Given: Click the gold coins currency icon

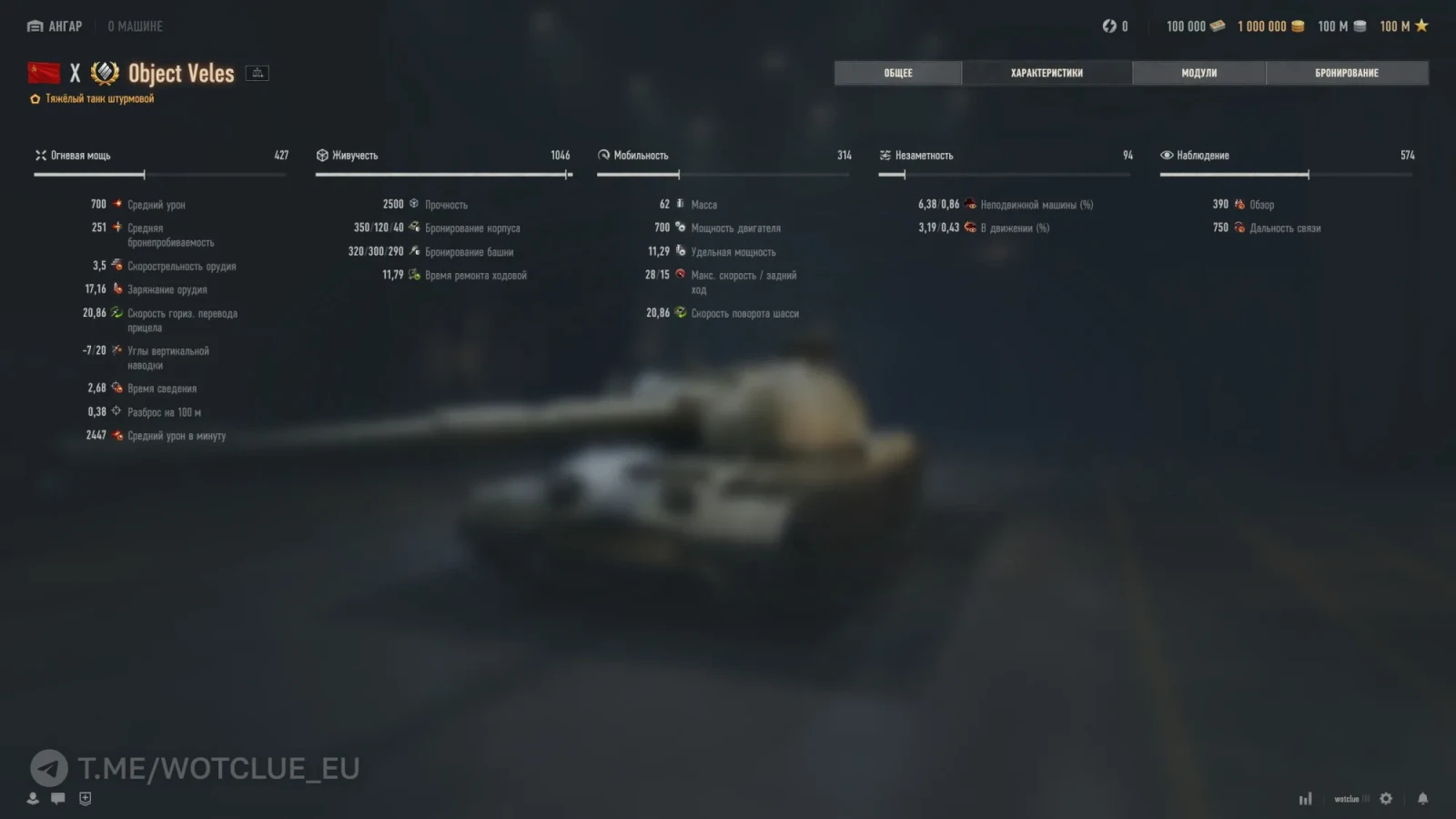Looking at the screenshot, I should click(1296, 25).
